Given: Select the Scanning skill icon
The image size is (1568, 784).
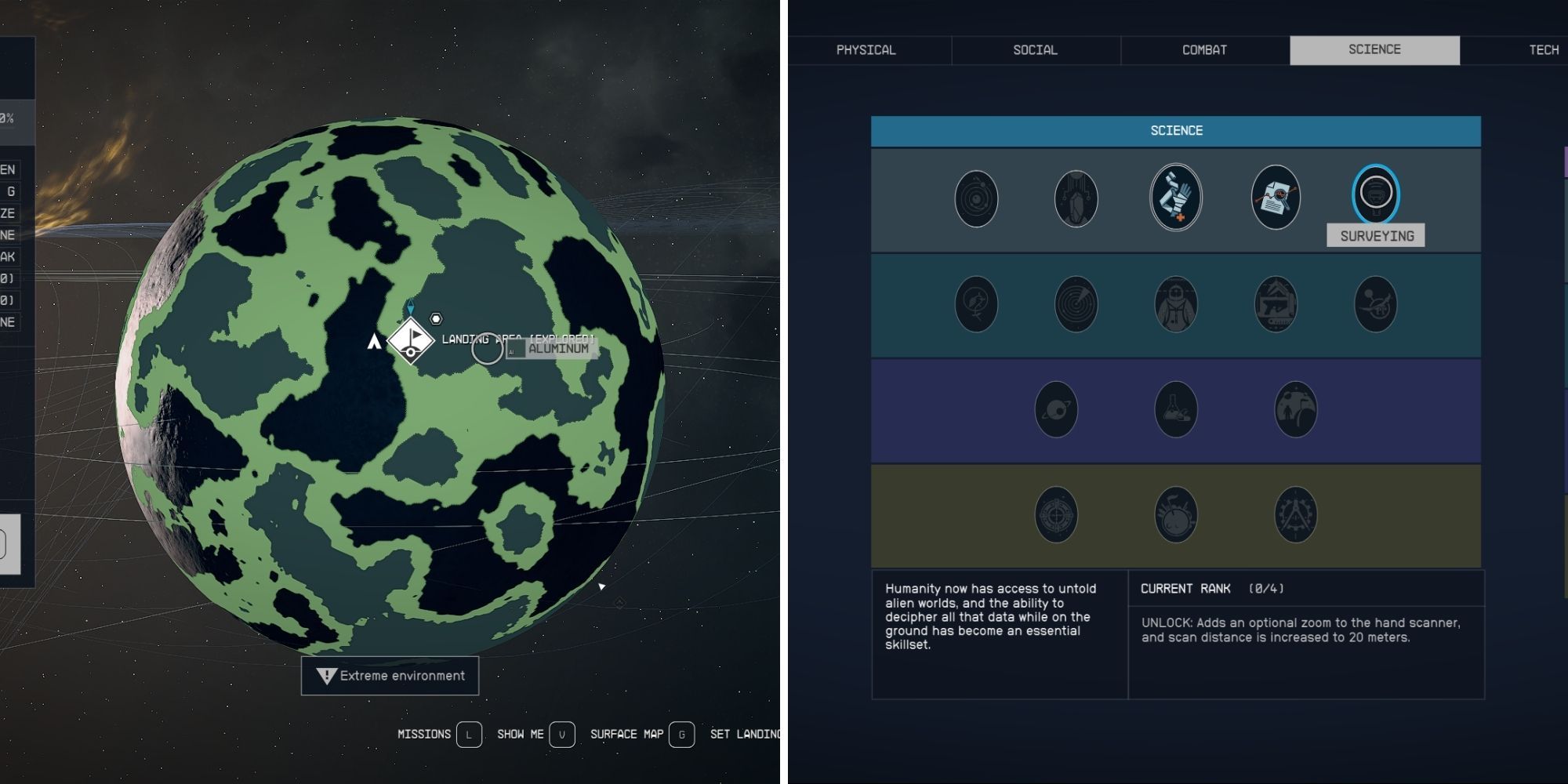Looking at the screenshot, I should [x=1076, y=304].
